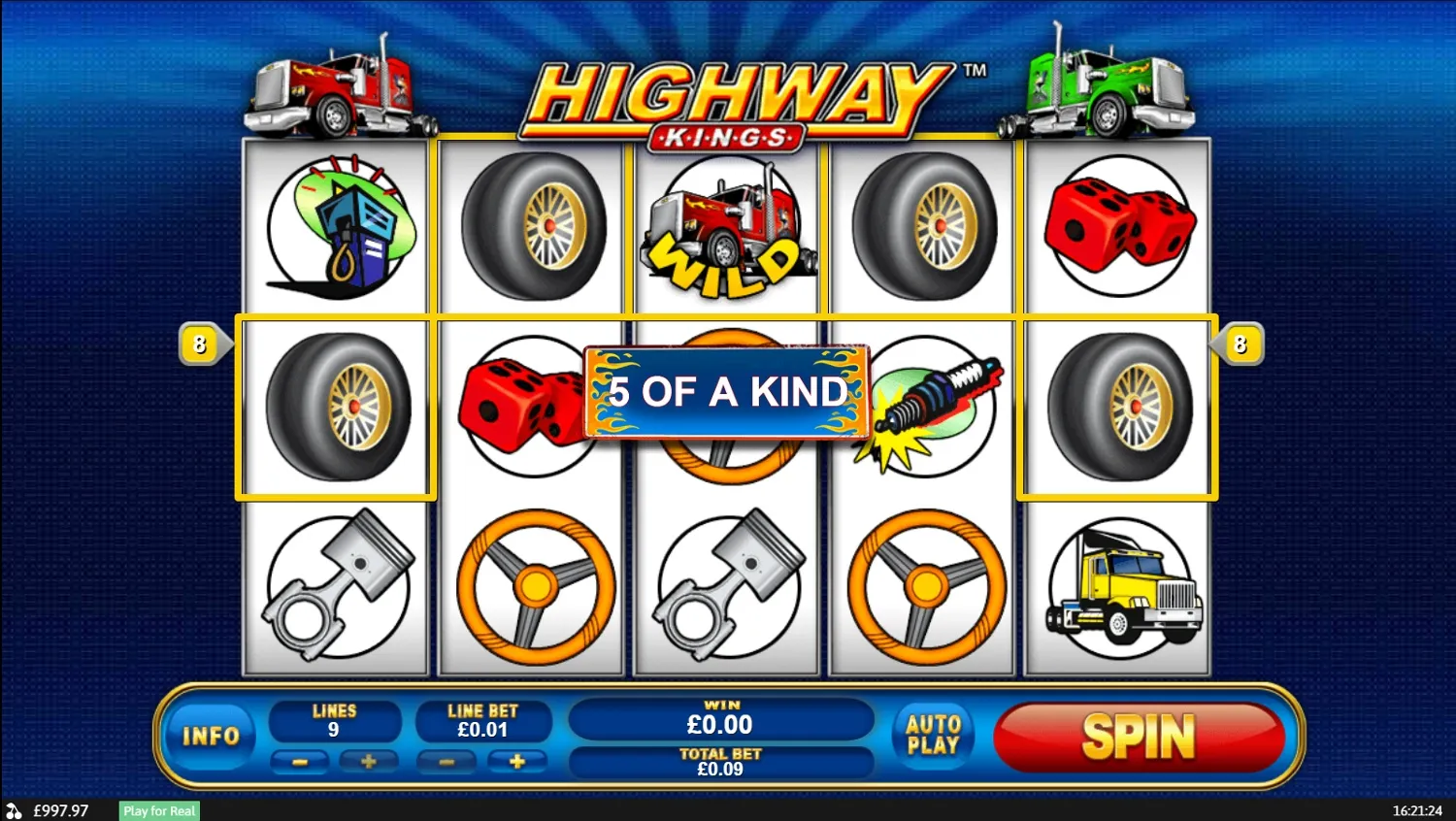The width and height of the screenshot is (1456, 821).
Task: Select the piston symbol on first reel
Action: click(335, 587)
